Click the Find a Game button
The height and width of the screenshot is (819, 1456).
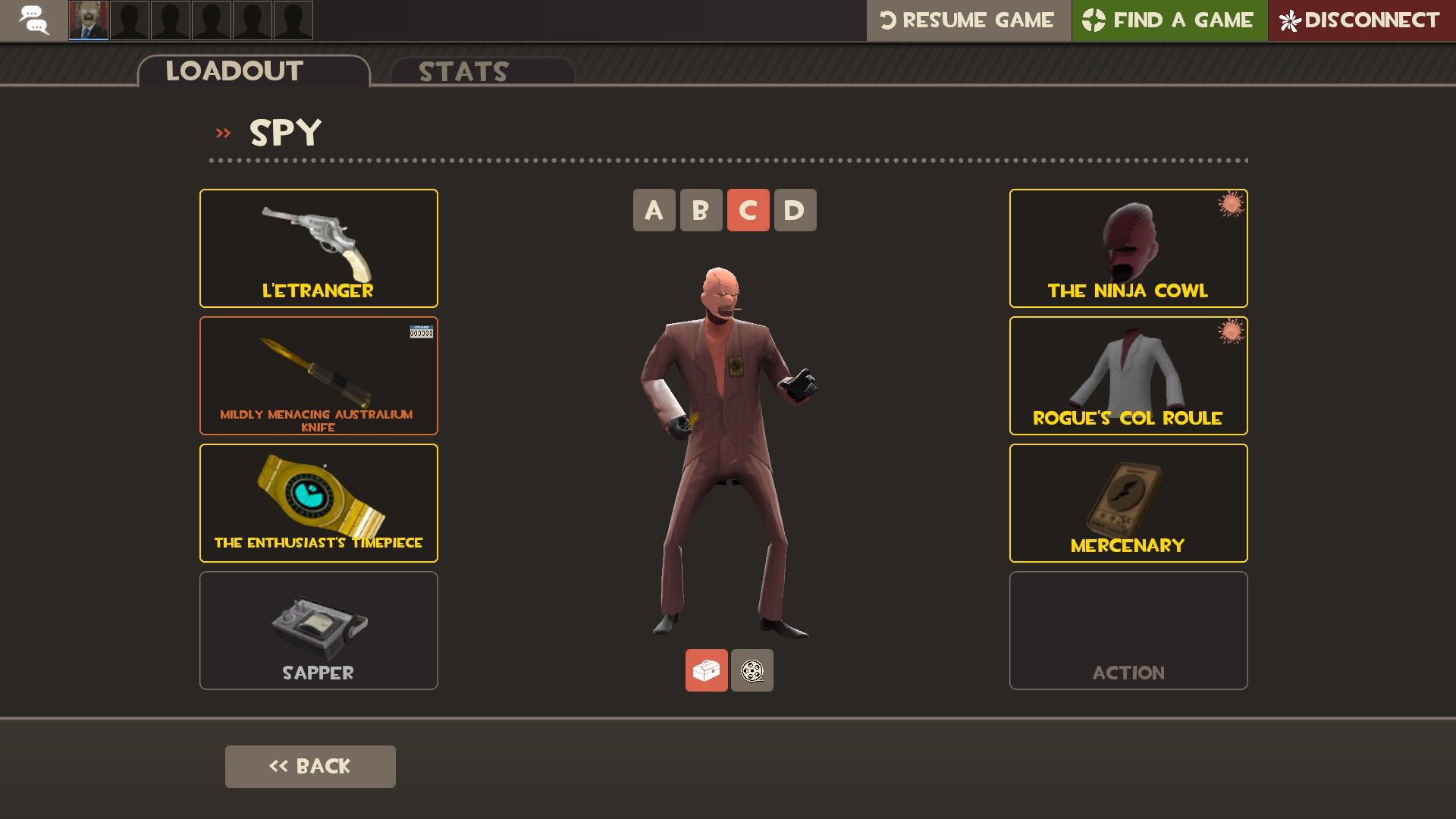(x=1169, y=20)
